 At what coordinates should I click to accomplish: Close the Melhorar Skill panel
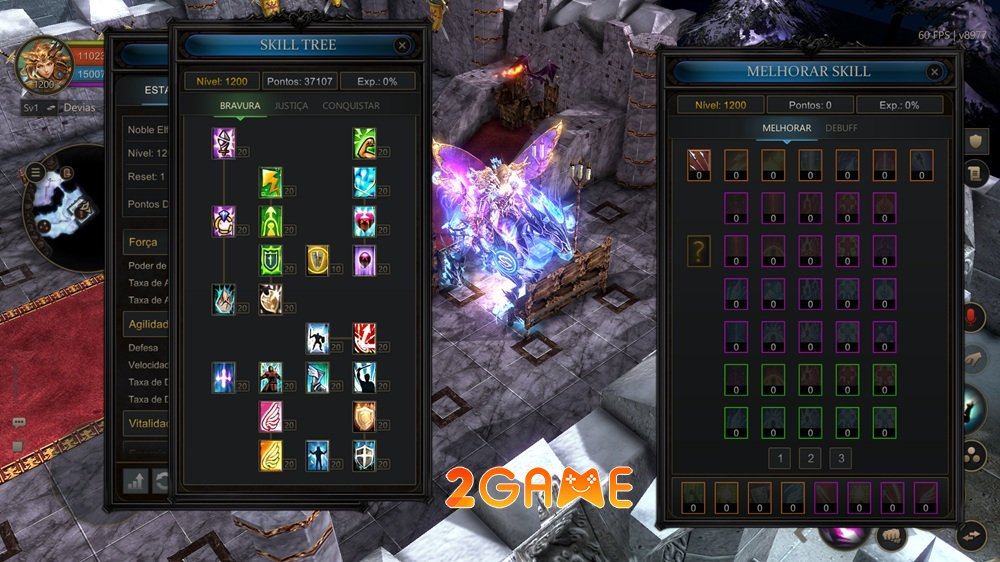(934, 72)
